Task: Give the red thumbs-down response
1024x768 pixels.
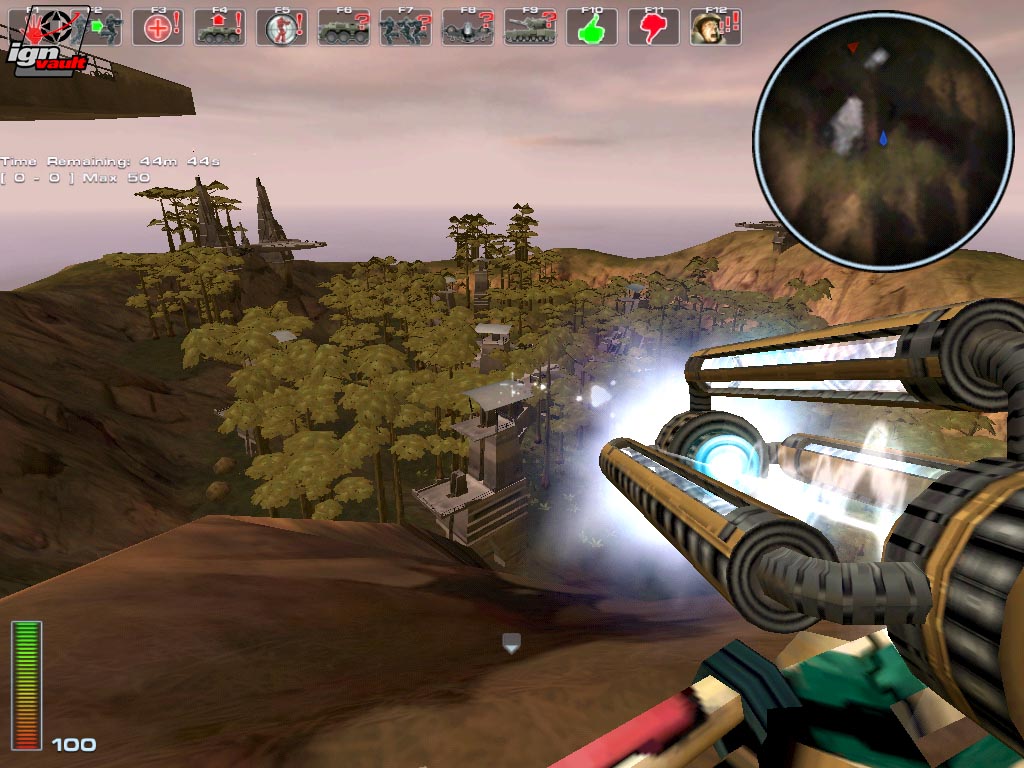Action: pyautogui.click(x=654, y=27)
